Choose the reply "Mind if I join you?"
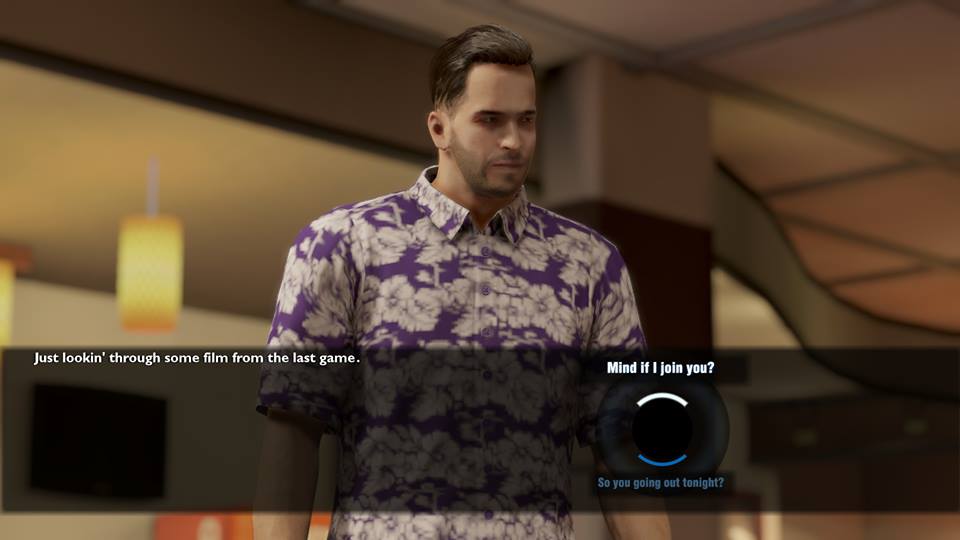Viewport: 960px width, 540px height. 660,368
